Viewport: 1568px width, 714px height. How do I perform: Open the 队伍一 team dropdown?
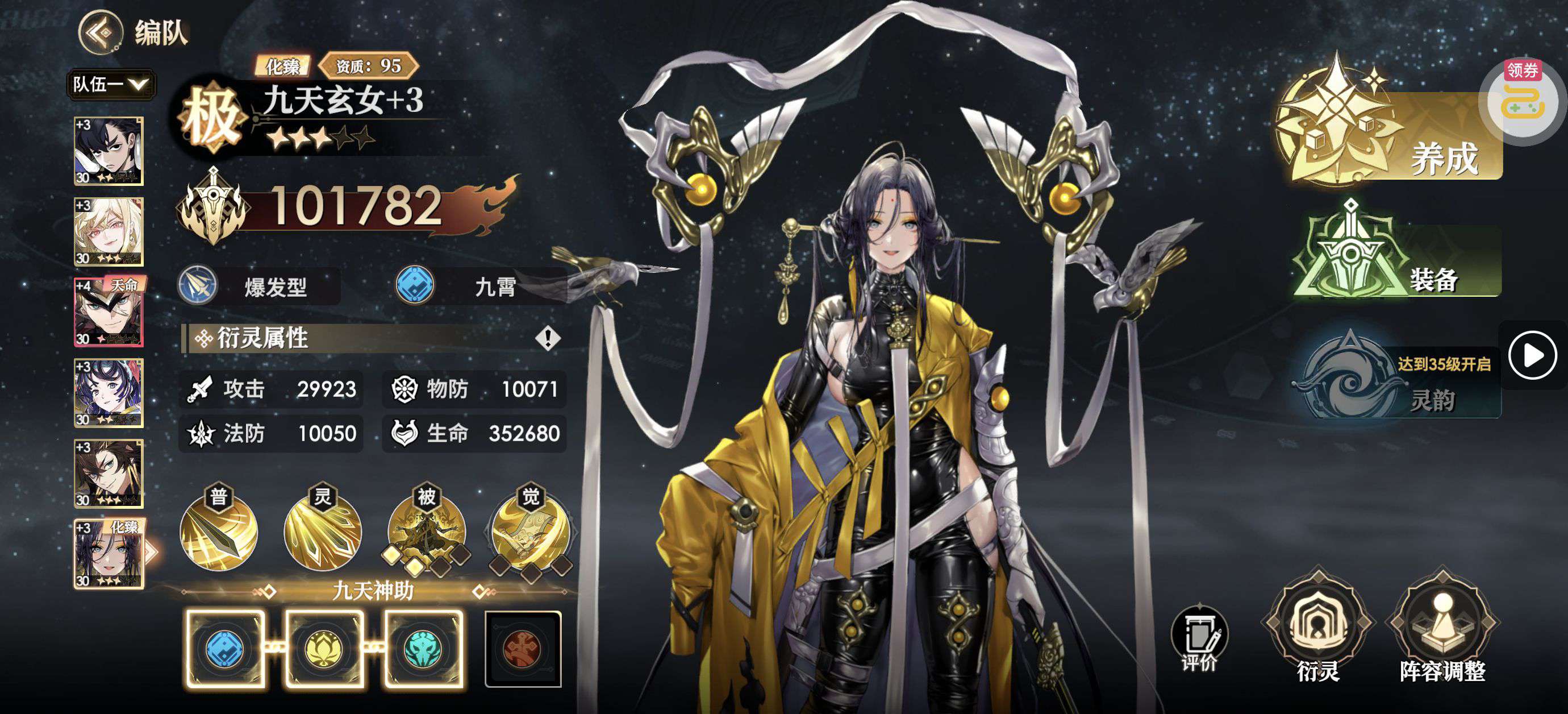click(x=111, y=84)
